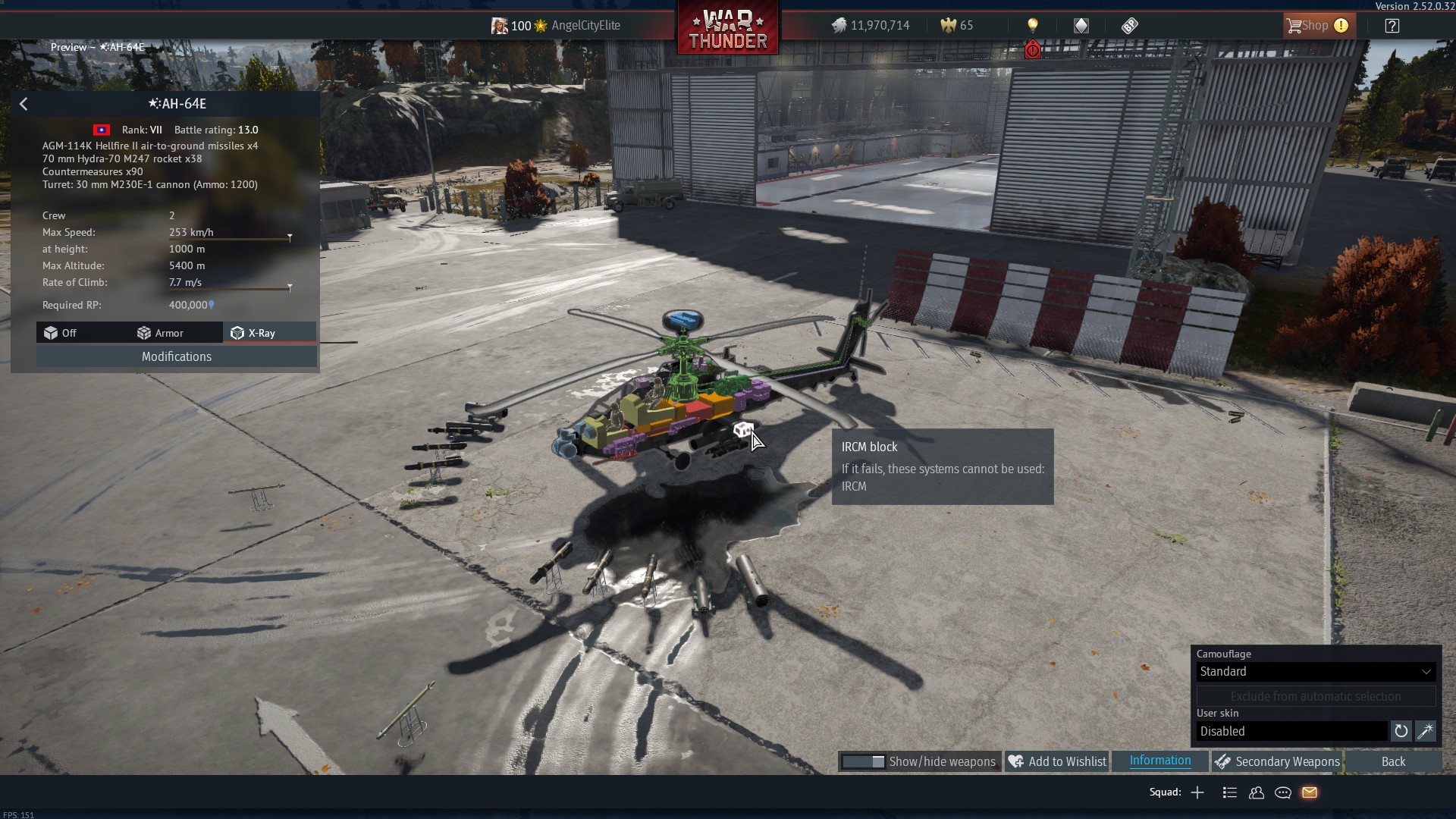Open the chat bubble icon
1456x819 pixels.
[1283, 793]
